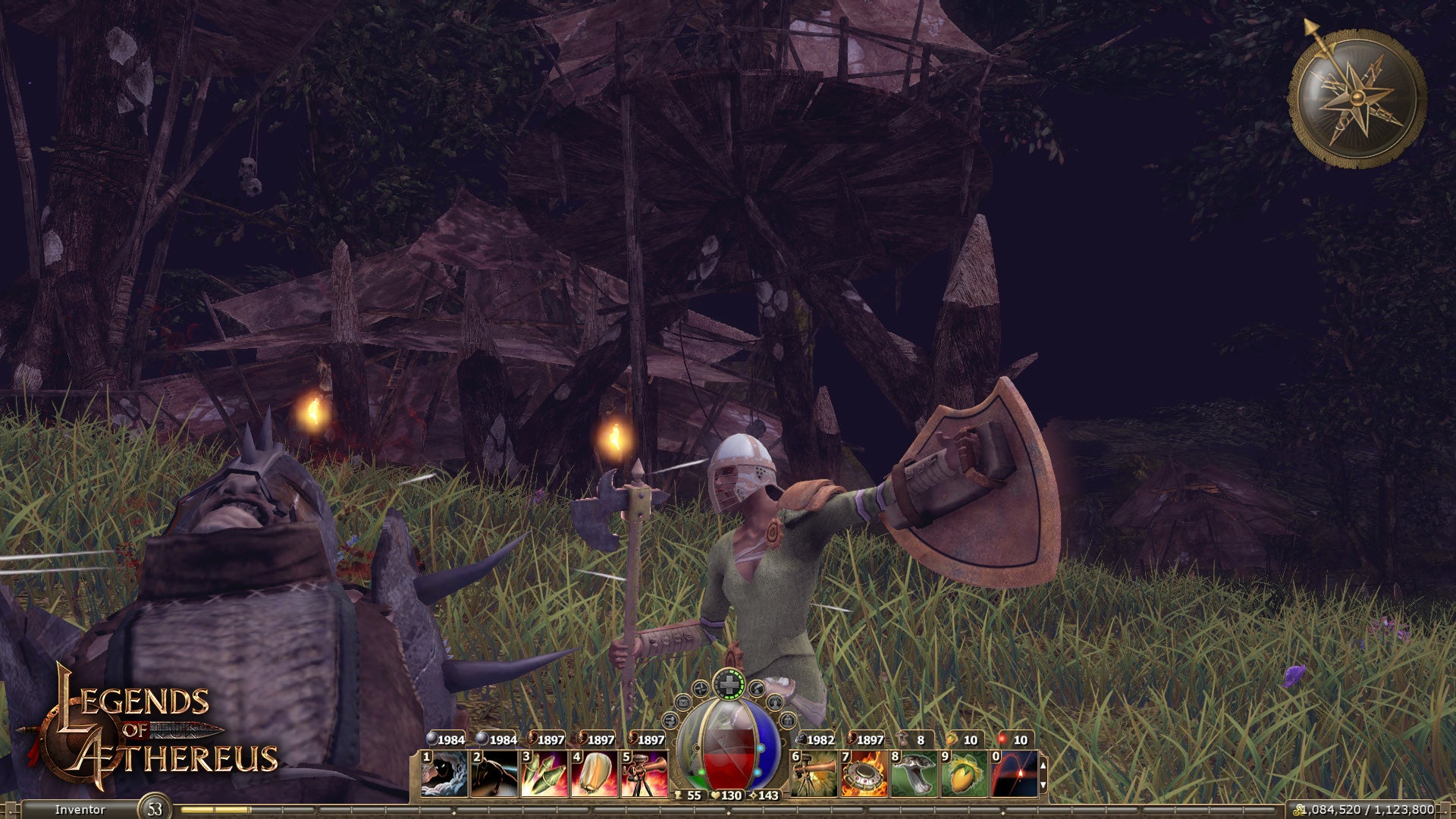This screenshot has height=819, width=1456.
Task: Use the dark dash ability in slot 2
Action: point(494,773)
